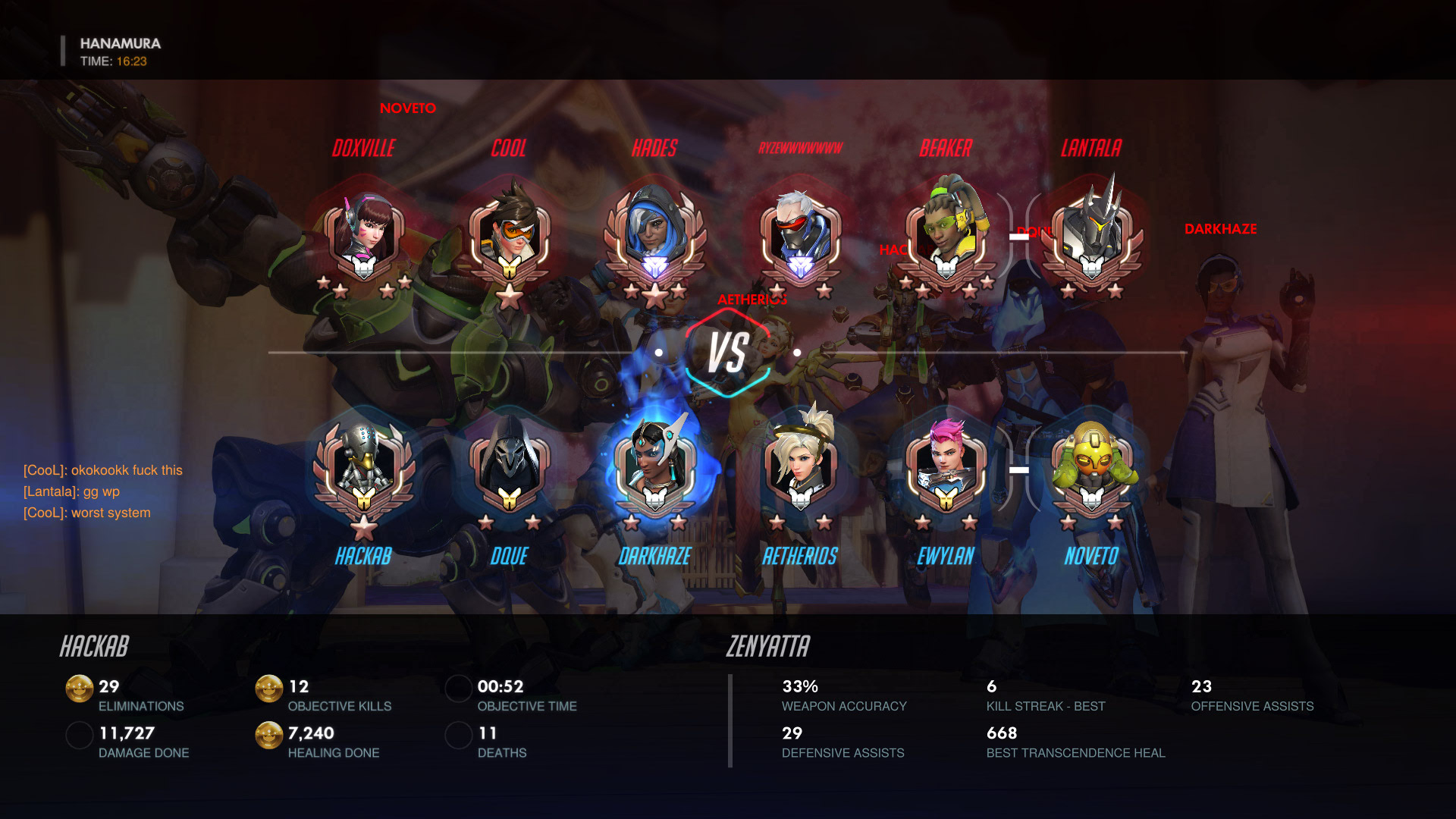Switch to the ZENYATTA stats section
This screenshot has height=819, width=1456.
click(x=767, y=647)
